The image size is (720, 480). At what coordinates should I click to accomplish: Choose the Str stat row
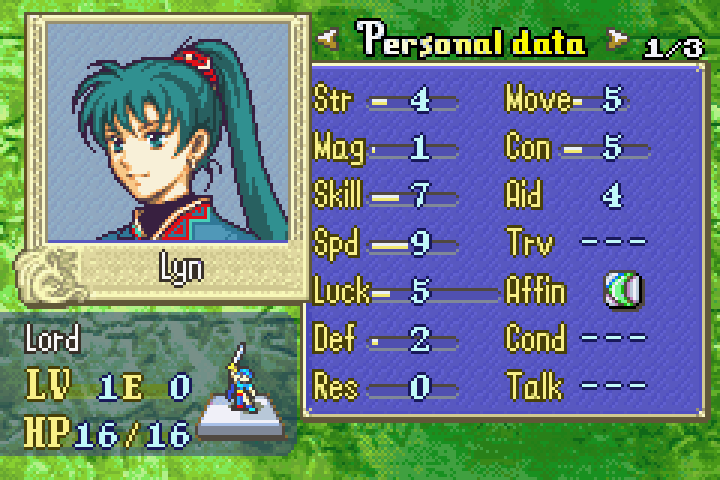click(x=385, y=100)
